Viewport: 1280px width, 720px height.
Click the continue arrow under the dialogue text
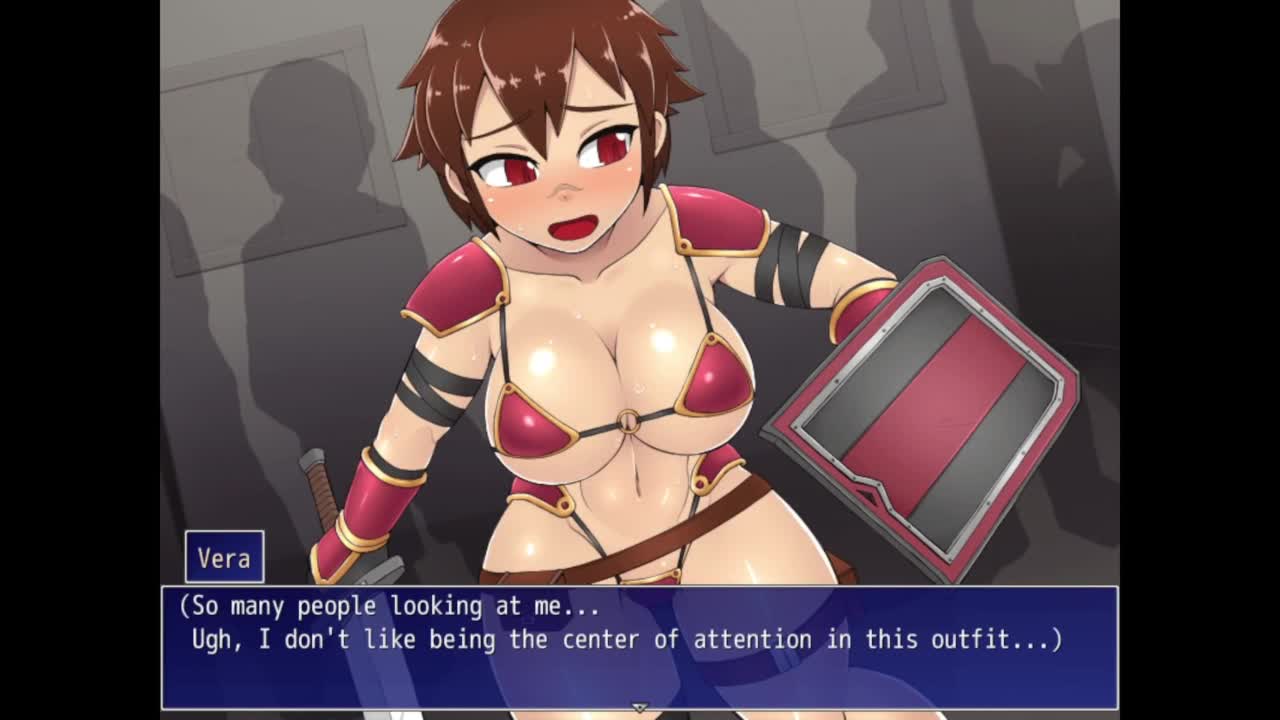(x=640, y=707)
